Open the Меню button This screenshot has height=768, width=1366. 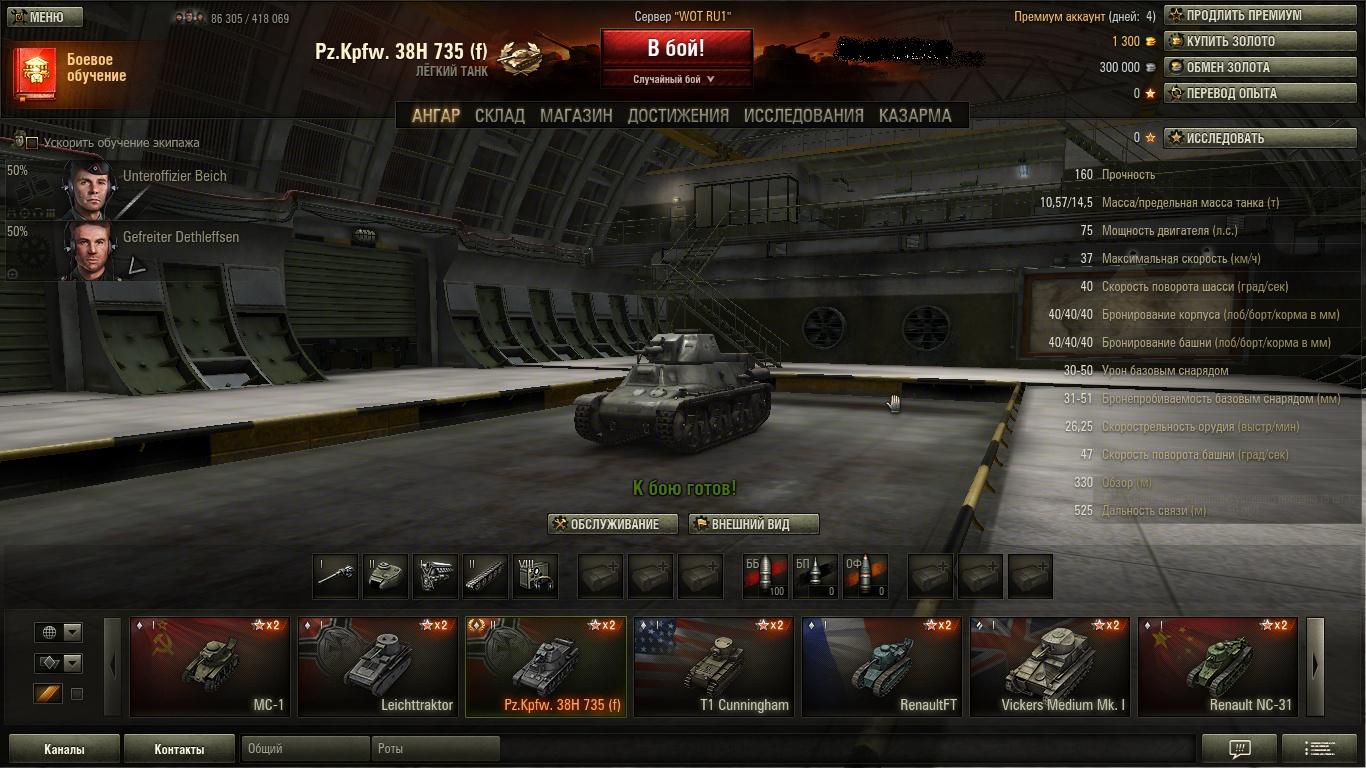coord(40,17)
